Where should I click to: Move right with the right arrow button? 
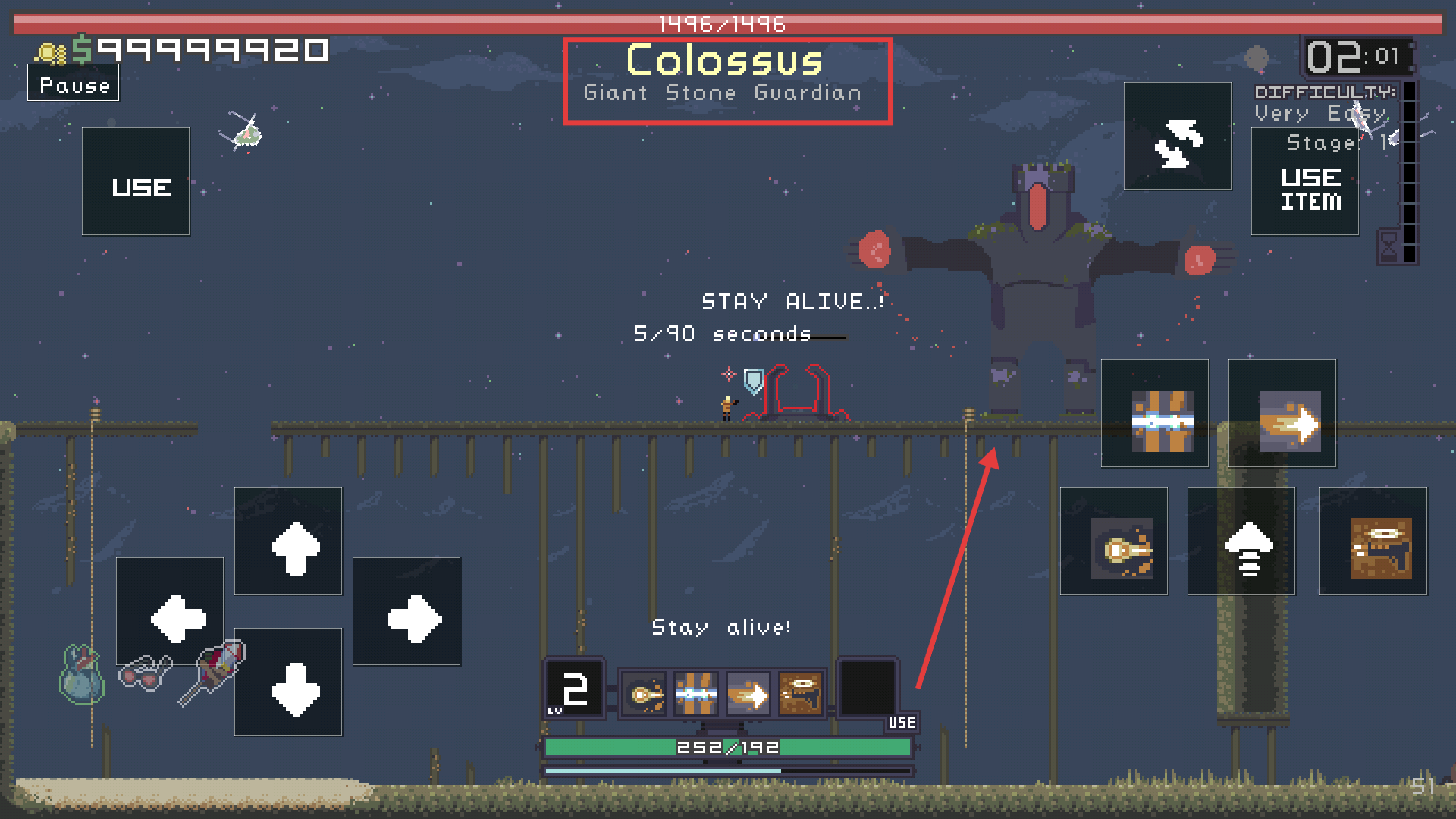406,612
